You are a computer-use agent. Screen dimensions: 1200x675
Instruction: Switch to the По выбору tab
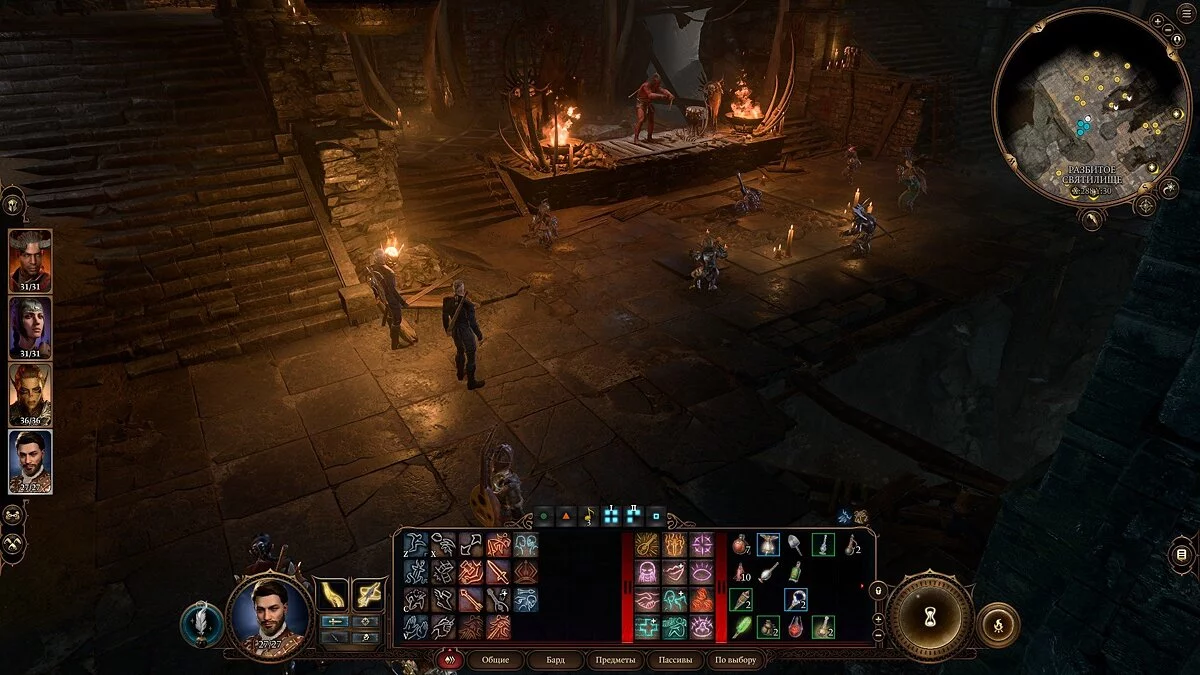point(735,660)
